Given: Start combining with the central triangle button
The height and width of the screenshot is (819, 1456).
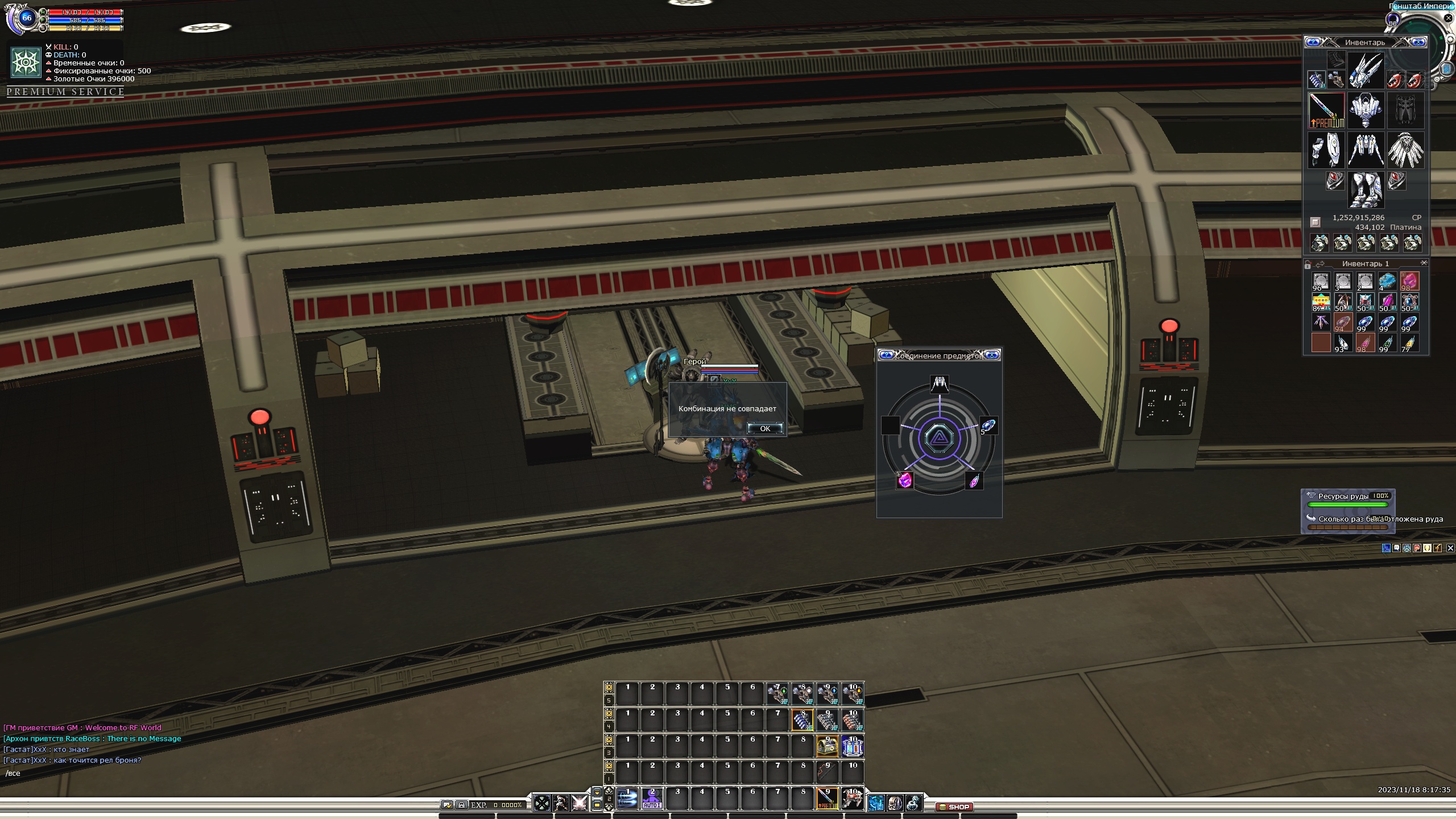Looking at the screenshot, I should point(939,439).
